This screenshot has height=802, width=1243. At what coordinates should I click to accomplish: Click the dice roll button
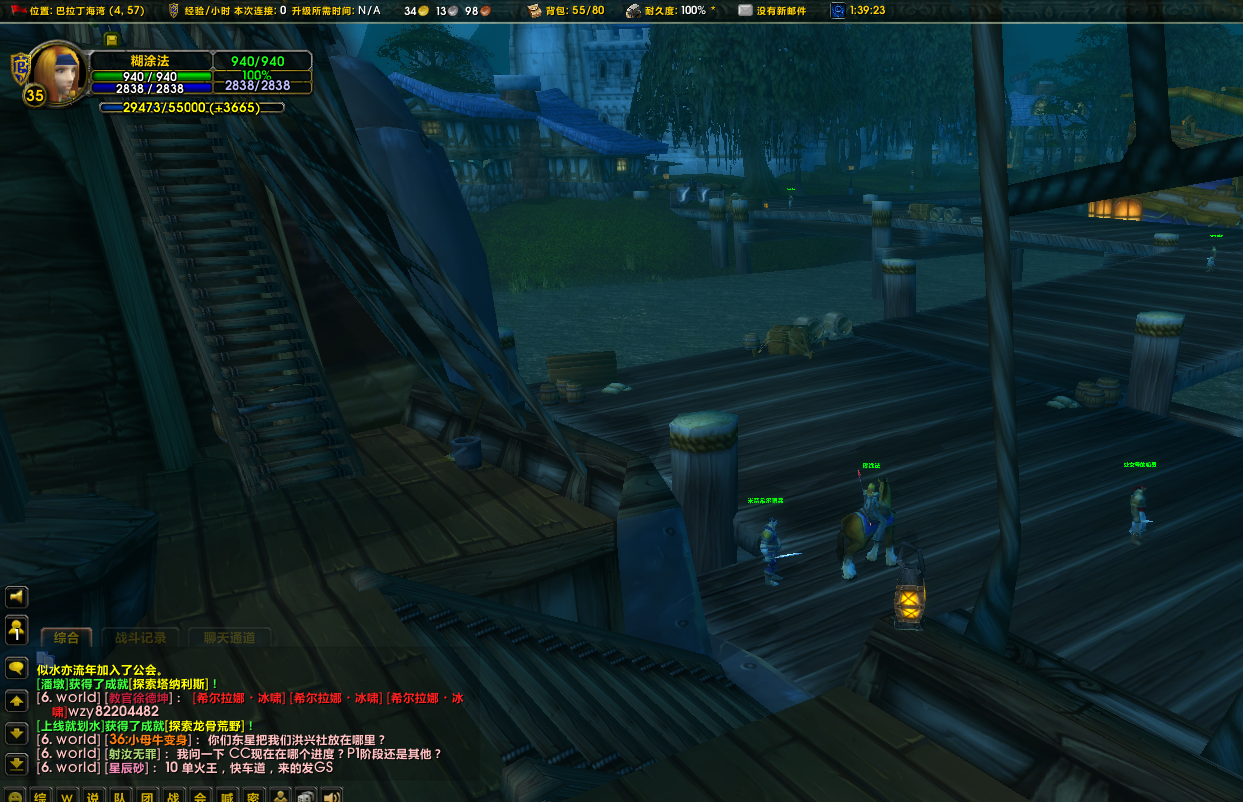click(x=306, y=796)
